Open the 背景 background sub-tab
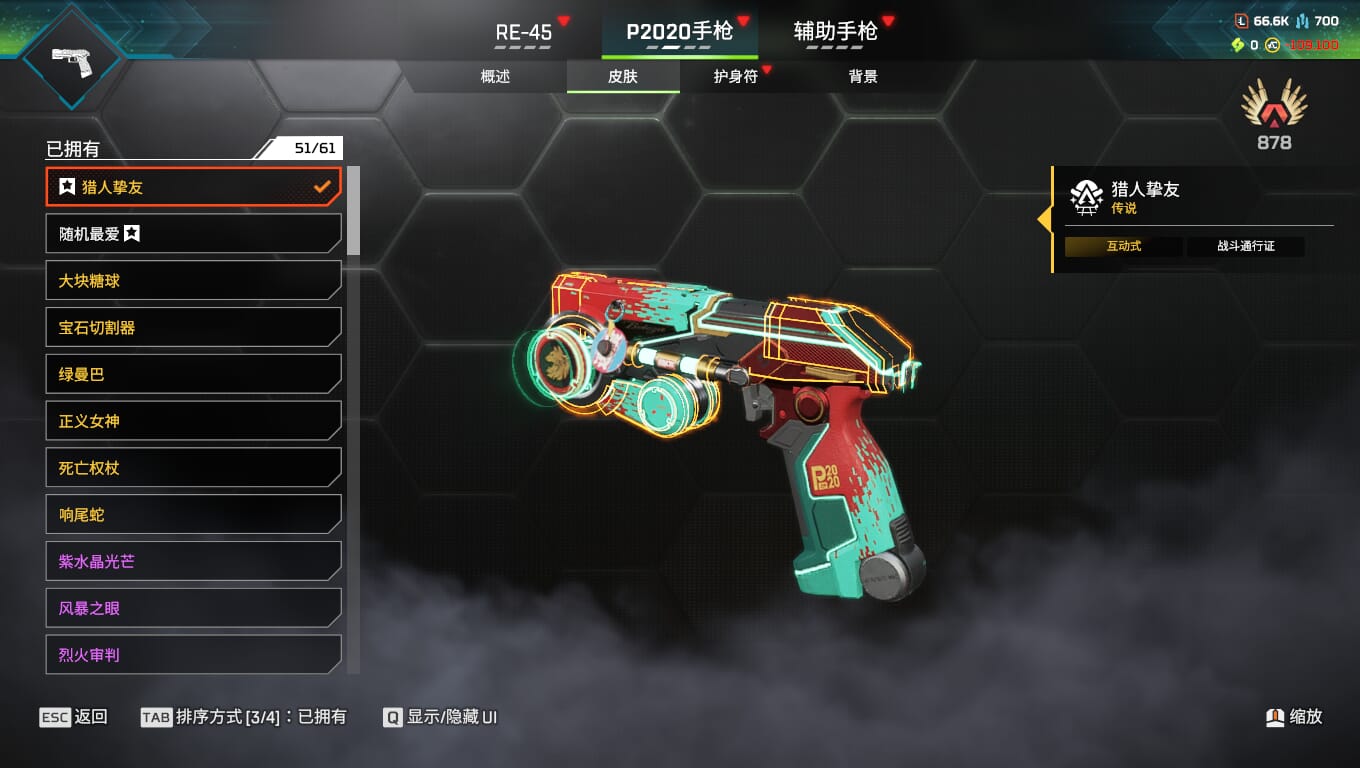The height and width of the screenshot is (768, 1360). pyautogui.click(x=863, y=77)
